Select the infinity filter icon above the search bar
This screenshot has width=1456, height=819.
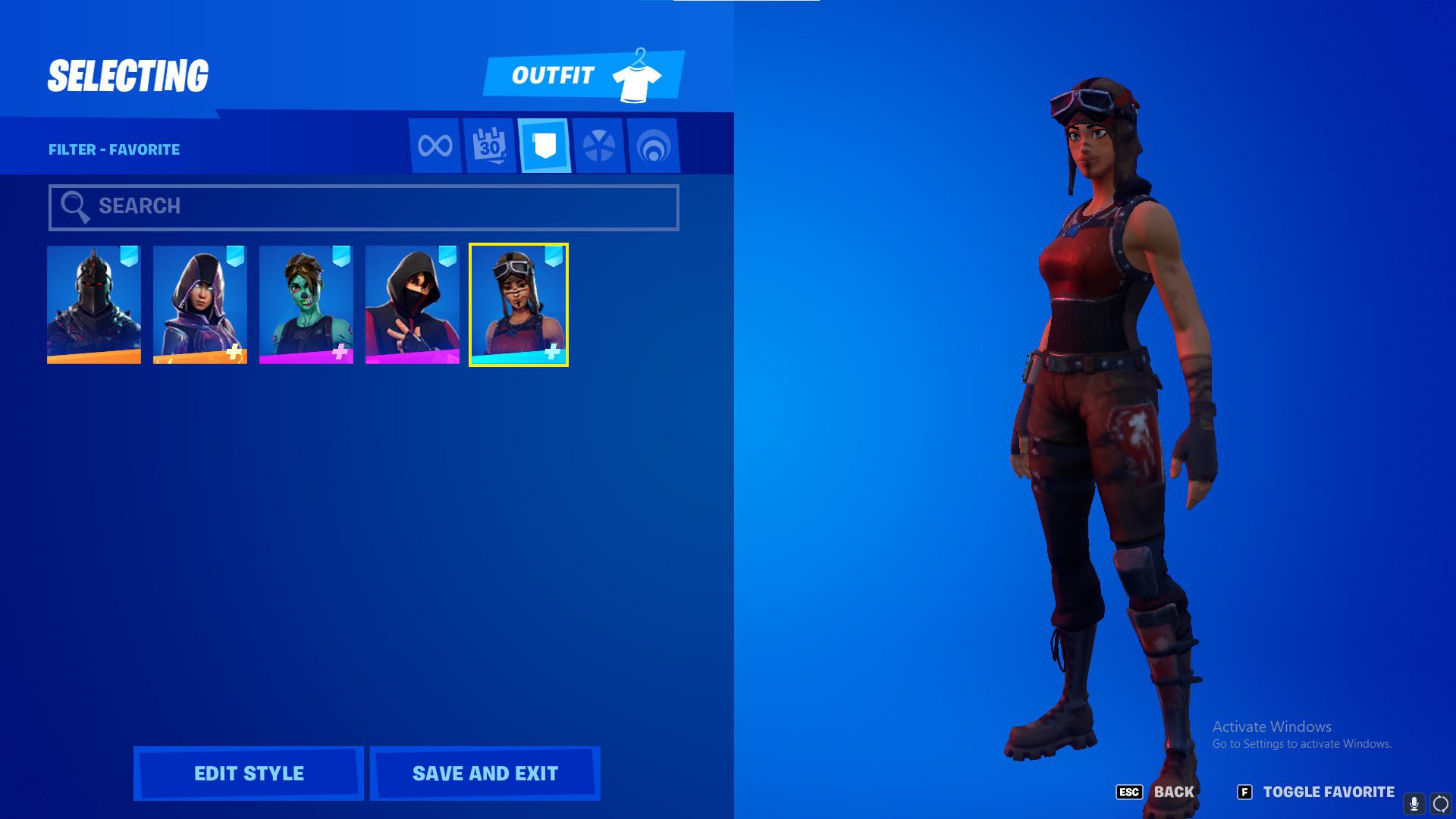point(435,146)
